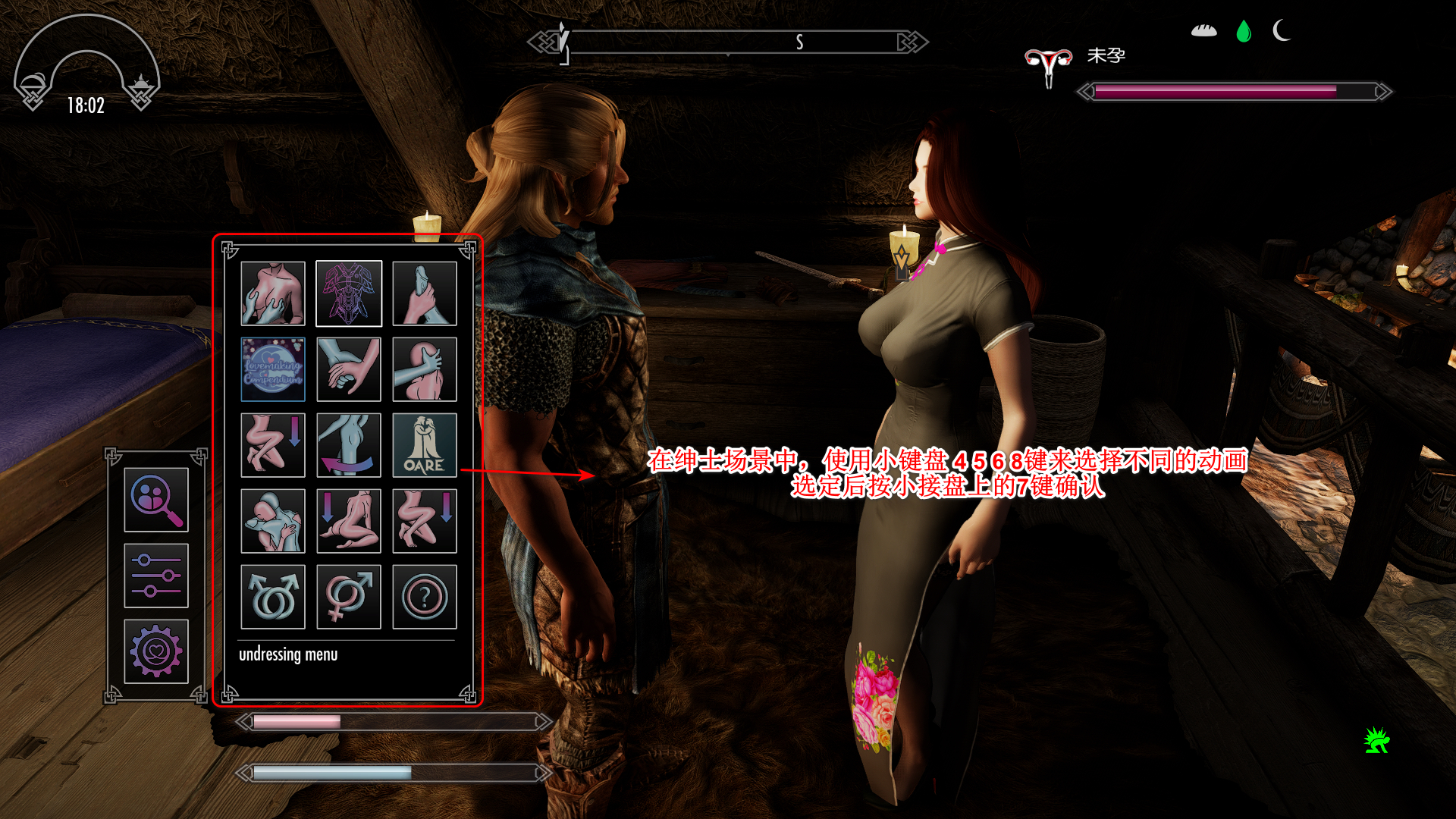This screenshot has width=1456, height=819.
Task: Open the heart gear settings button
Action: [156, 651]
